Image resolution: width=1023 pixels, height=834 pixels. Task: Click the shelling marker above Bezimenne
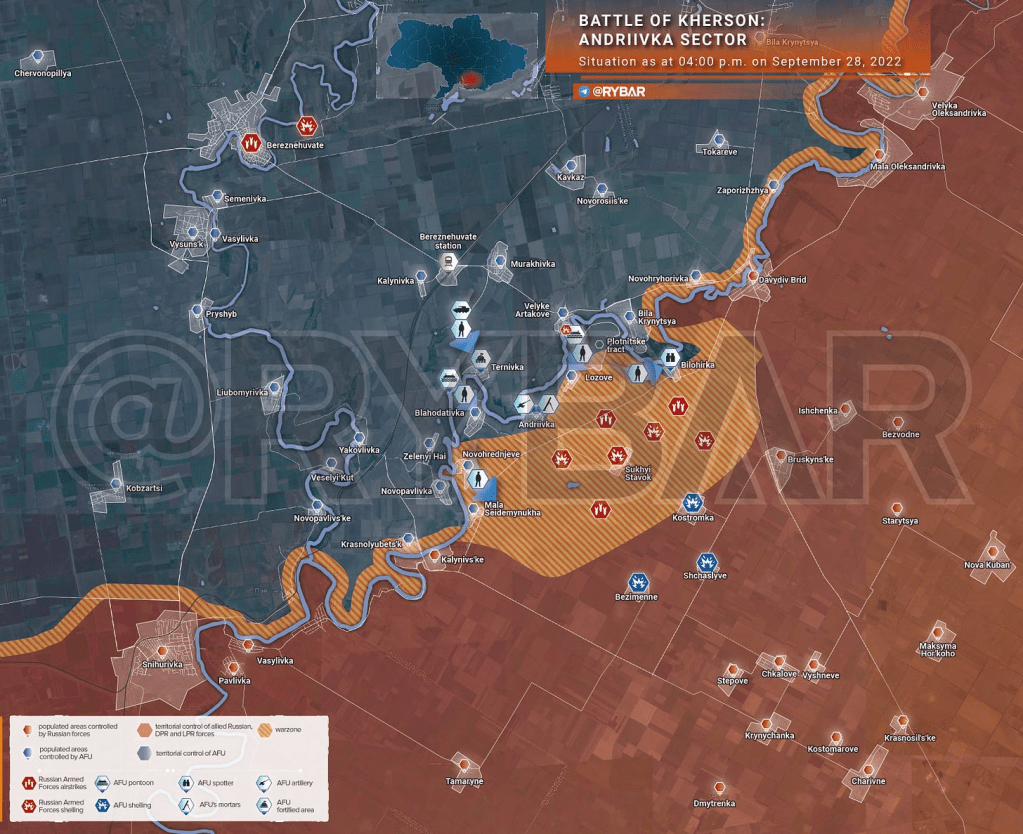click(638, 581)
